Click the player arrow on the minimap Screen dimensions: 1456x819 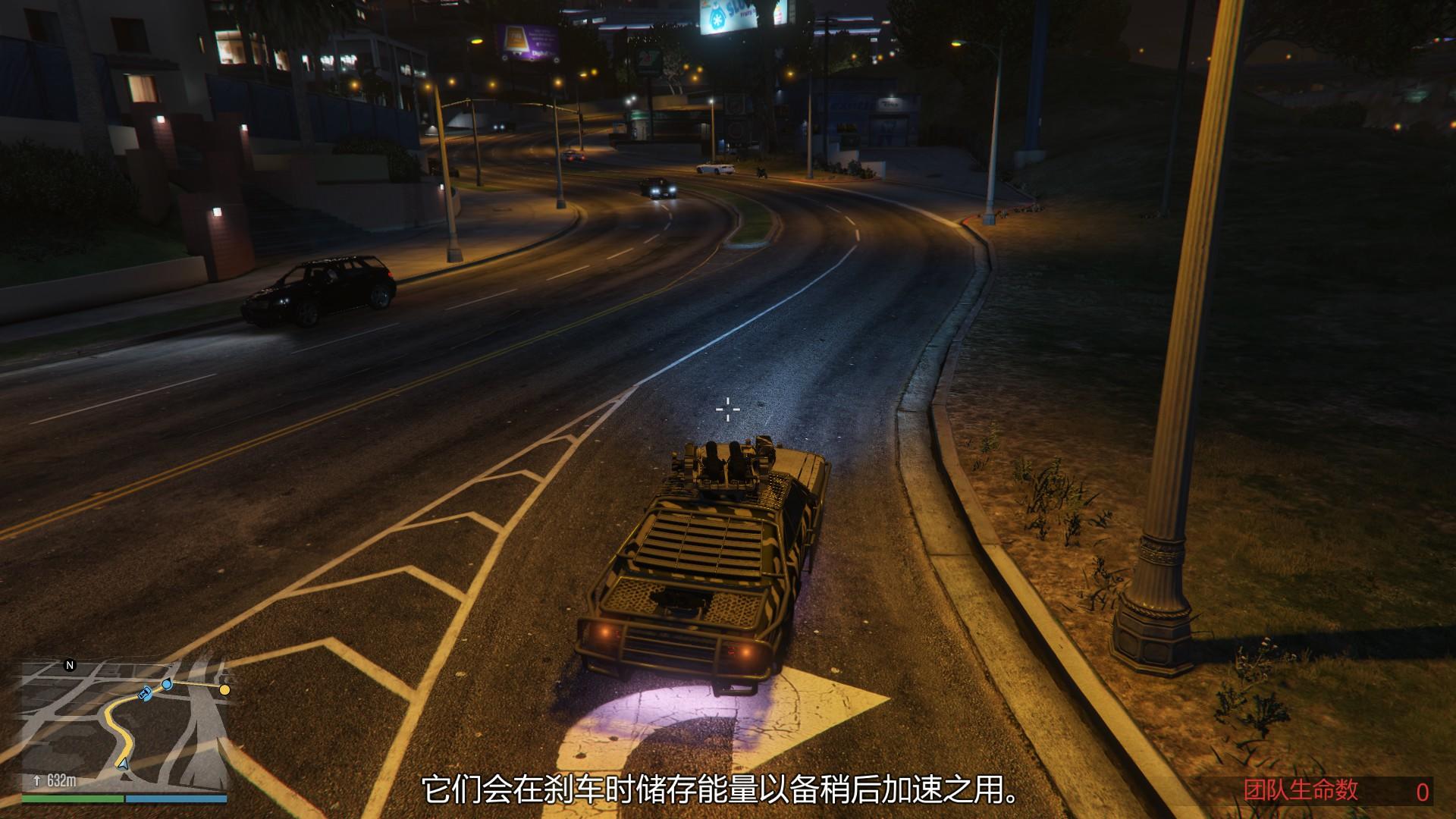pos(124,764)
